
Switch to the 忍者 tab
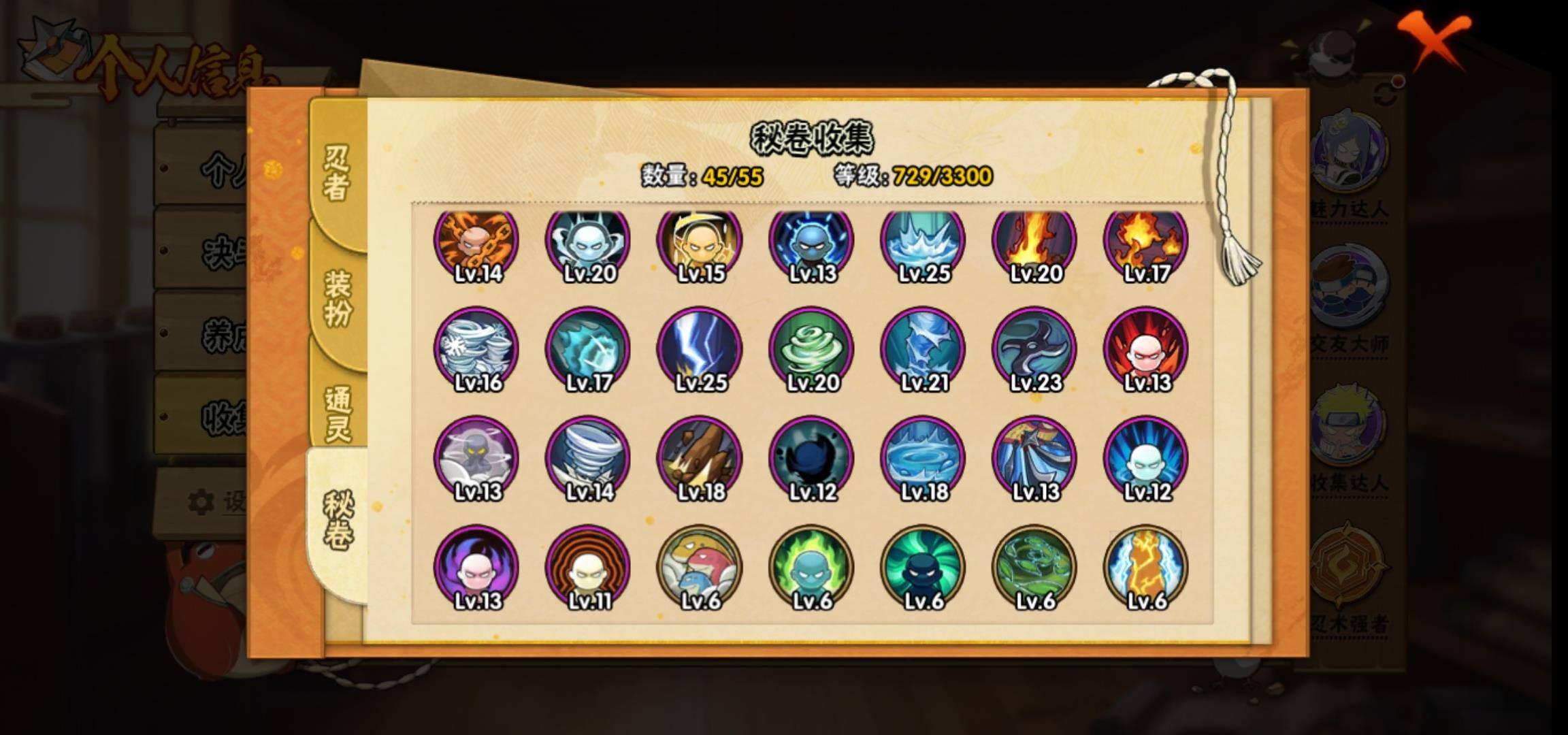coord(337,174)
